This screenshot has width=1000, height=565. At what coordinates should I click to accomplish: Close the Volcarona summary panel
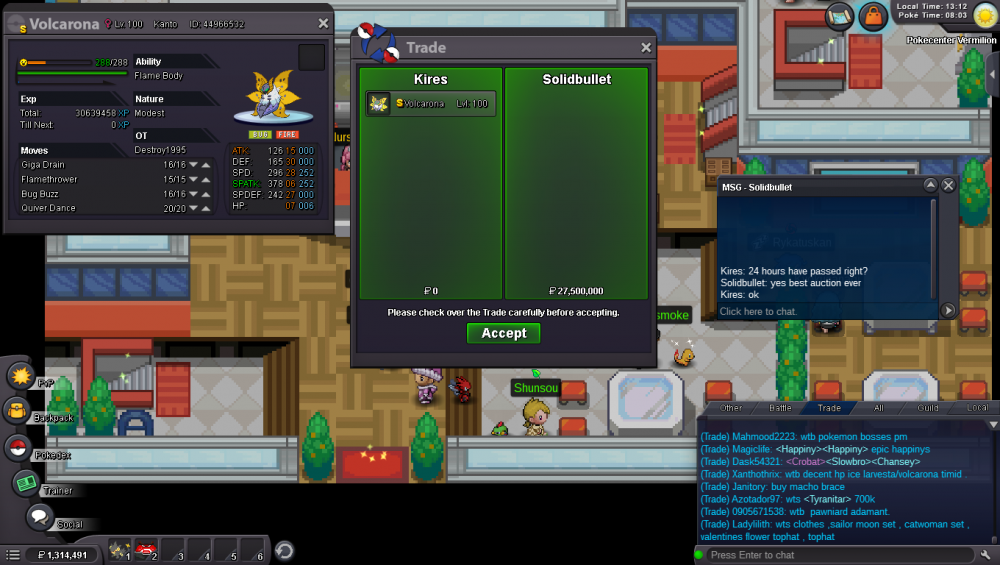pyautogui.click(x=323, y=23)
